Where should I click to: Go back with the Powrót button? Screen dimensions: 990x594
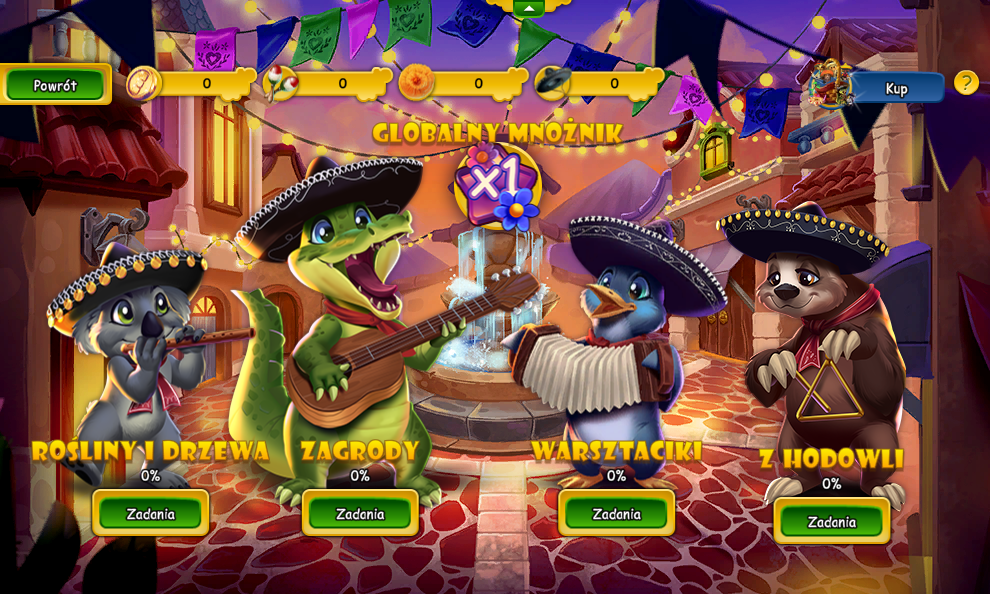click(55, 85)
